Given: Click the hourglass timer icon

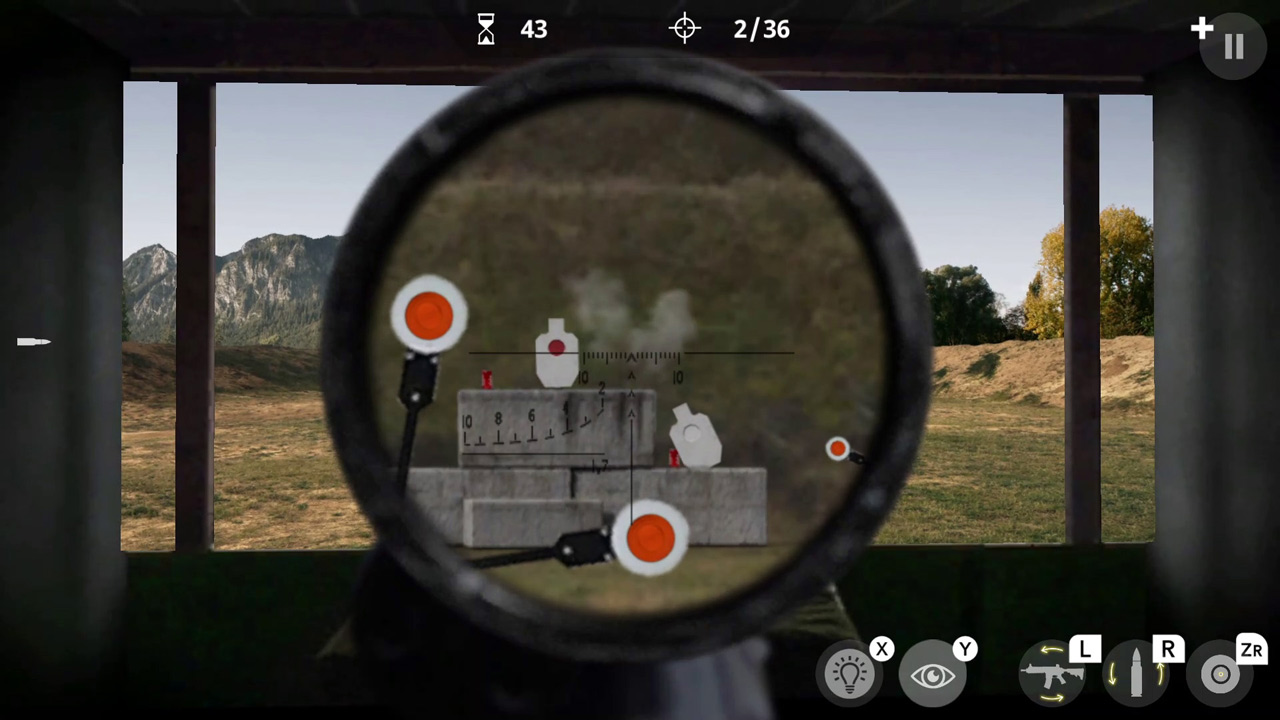Looking at the screenshot, I should coord(486,28).
